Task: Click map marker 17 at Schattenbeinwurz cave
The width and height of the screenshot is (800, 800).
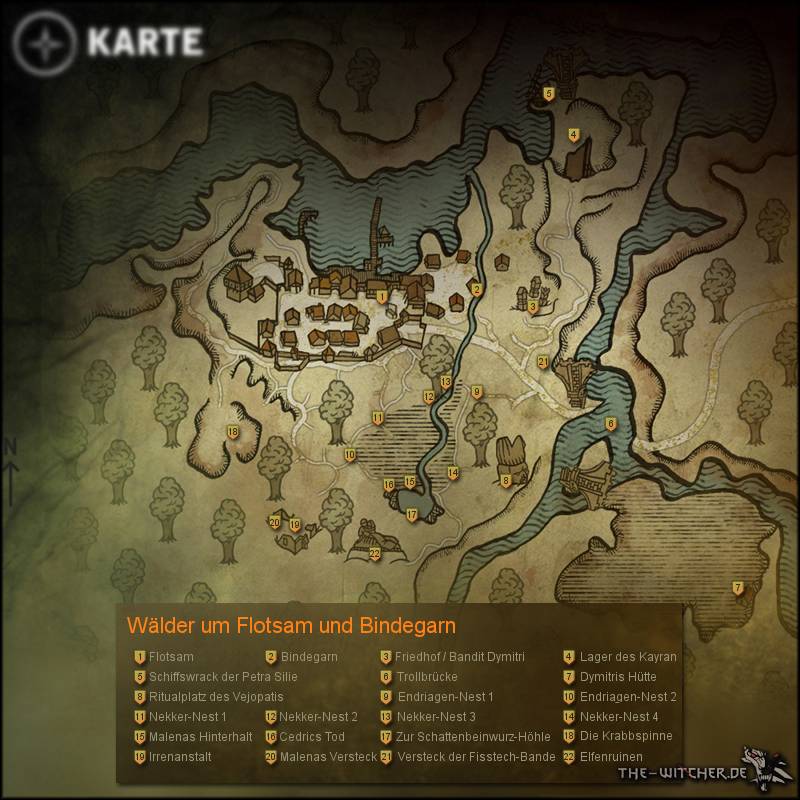Action: tap(411, 515)
